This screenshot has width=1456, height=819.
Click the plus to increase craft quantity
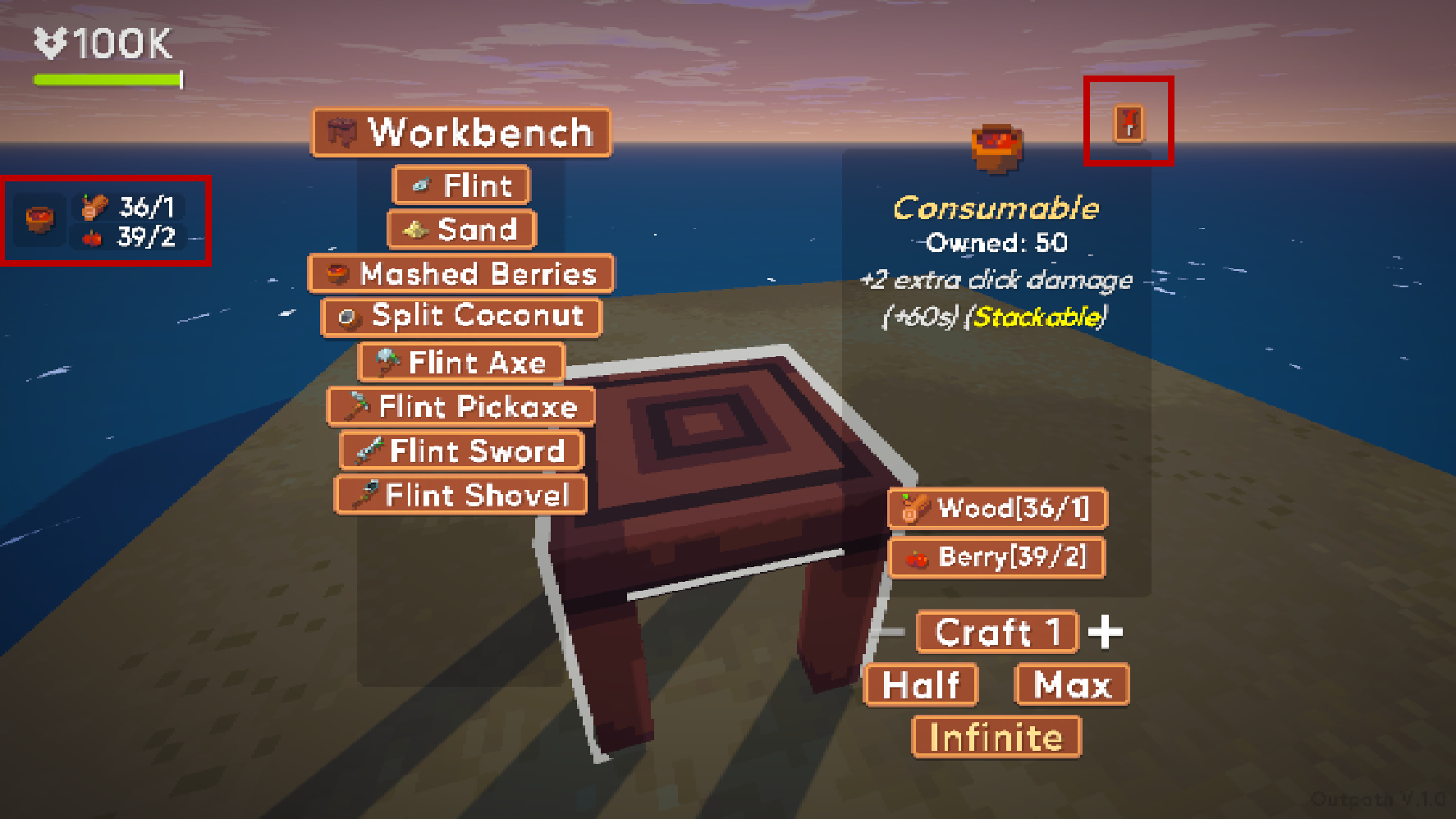point(1106,631)
